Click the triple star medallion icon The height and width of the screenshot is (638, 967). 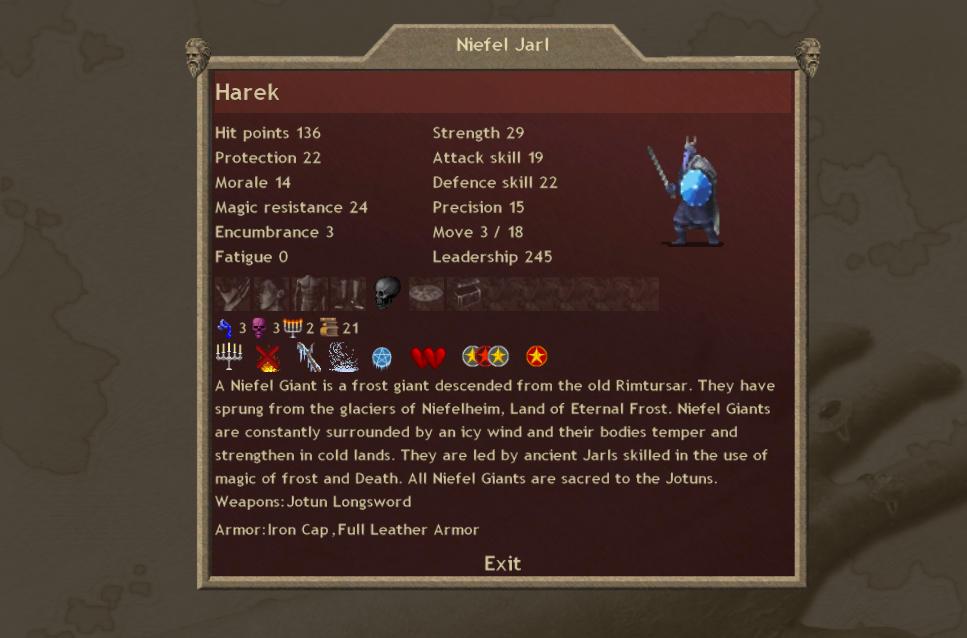point(485,356)
